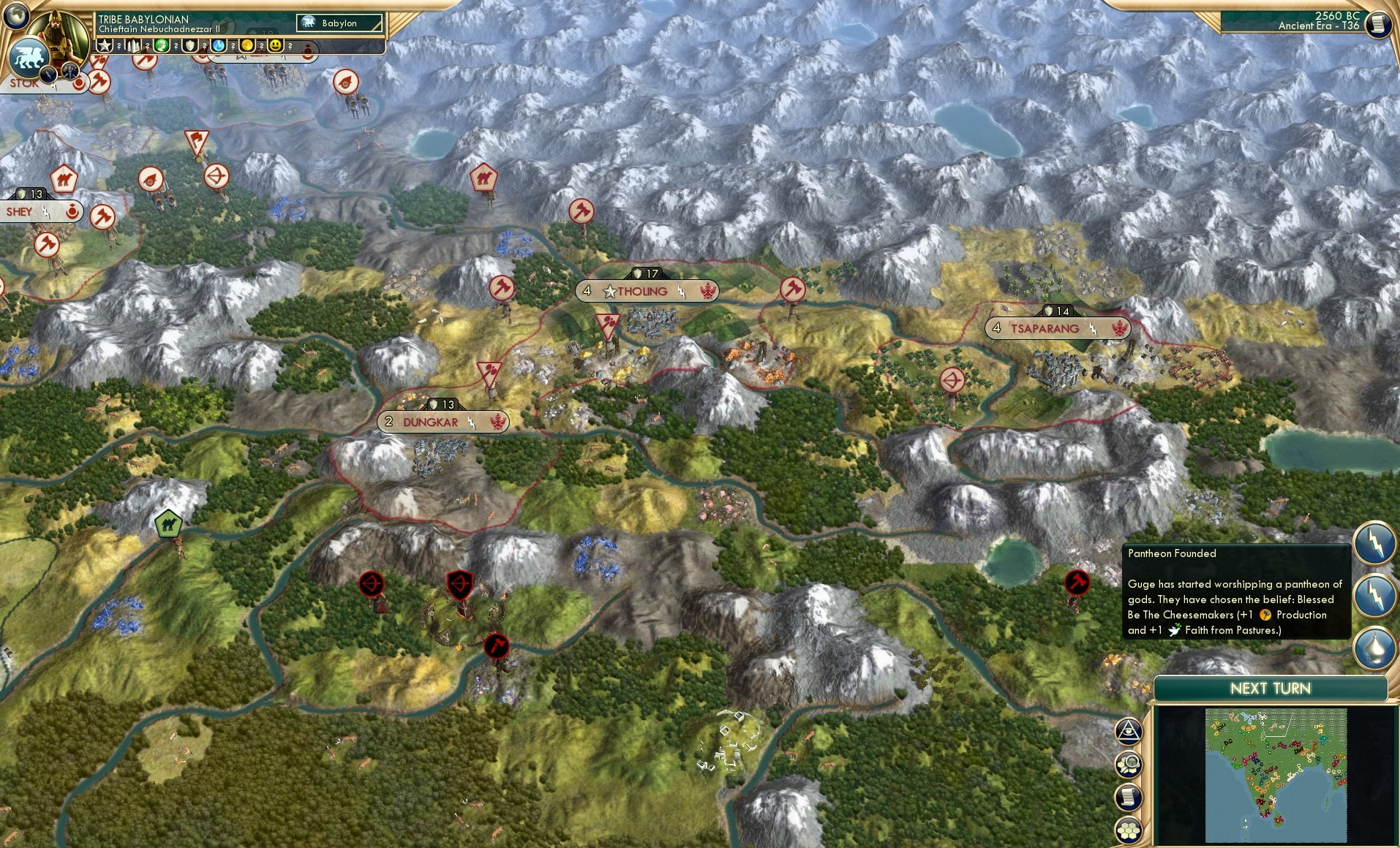The height and width of the screenshot is (848, 1400).
Task: Select the Tholing city banner
Action: (647, 291)
